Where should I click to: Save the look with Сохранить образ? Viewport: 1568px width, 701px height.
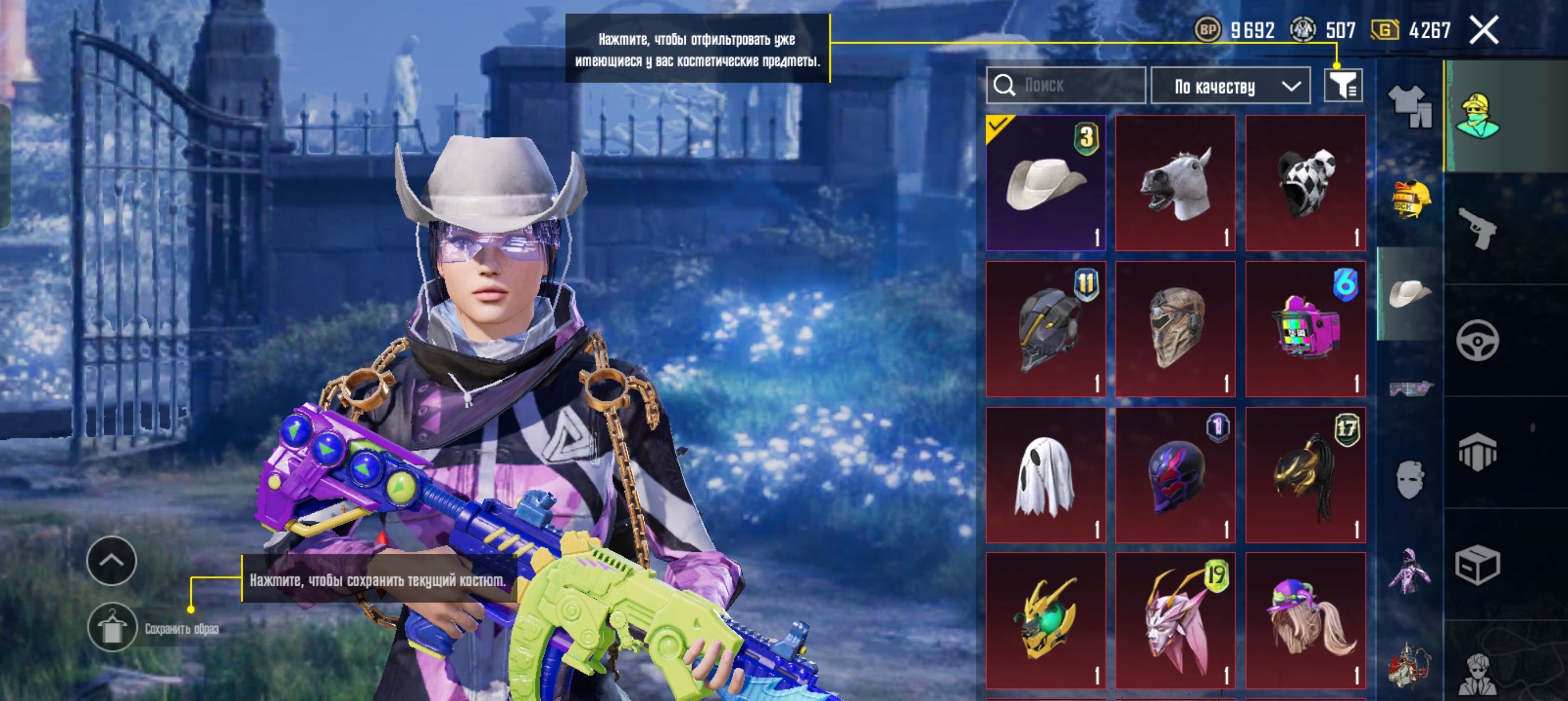[x=113, y=628]
